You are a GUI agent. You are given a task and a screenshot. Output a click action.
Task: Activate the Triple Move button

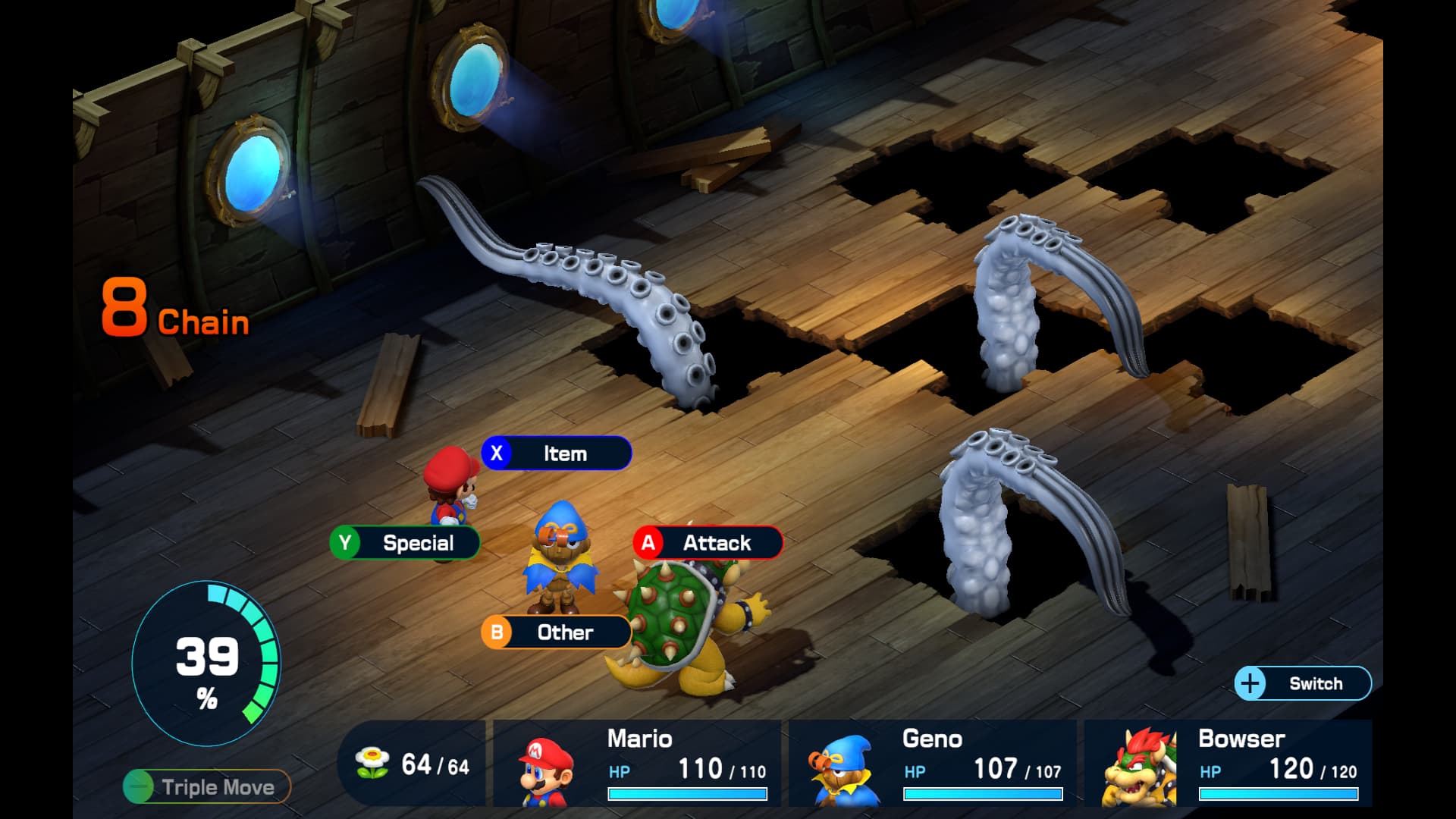207,786
